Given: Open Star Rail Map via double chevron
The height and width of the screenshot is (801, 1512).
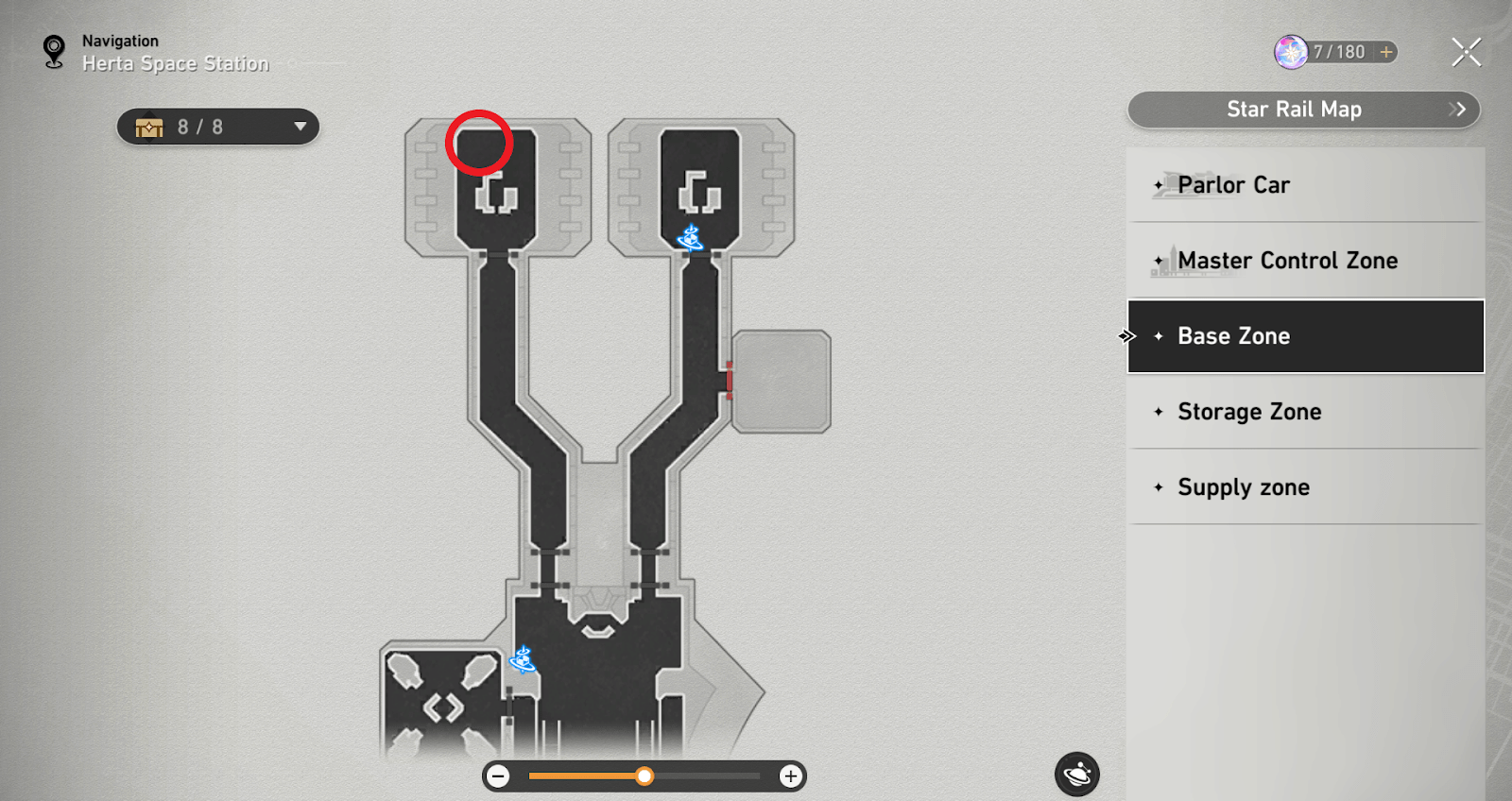Looking at the screenshot, I should point(1456,110).
